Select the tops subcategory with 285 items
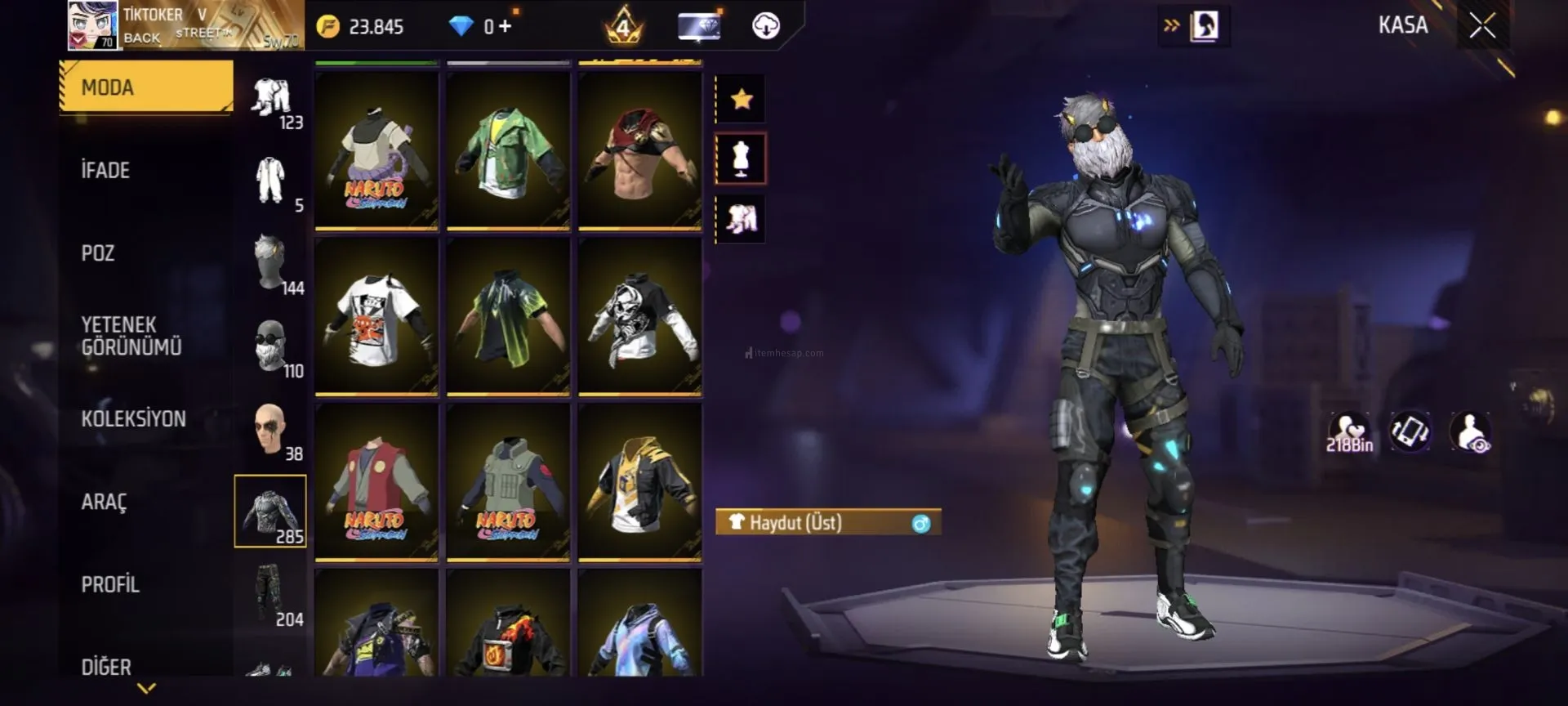This screenshot has width=1568, height=706. coord(270,511)
